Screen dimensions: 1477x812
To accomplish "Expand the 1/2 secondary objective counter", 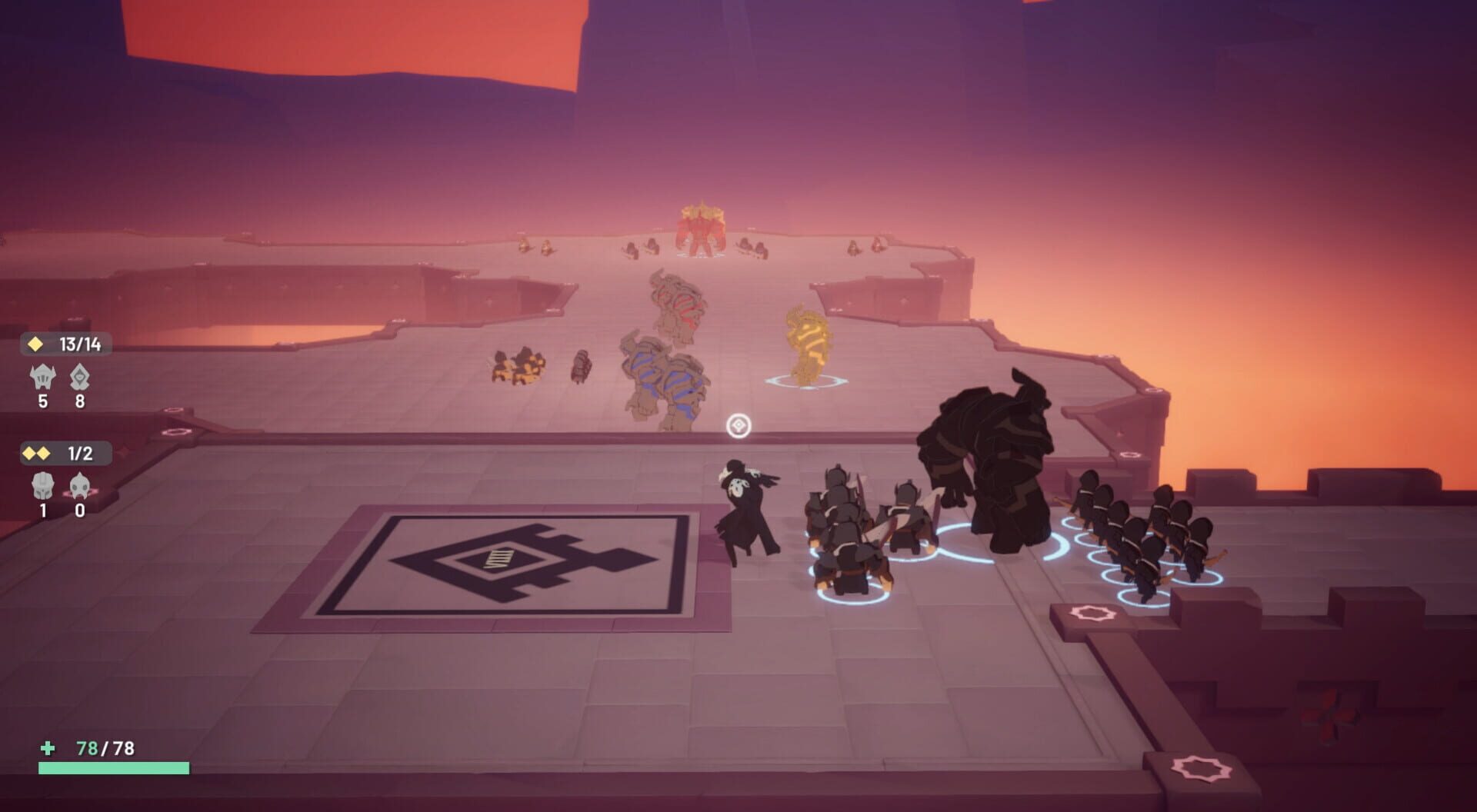I will click(x=81, y=454).
